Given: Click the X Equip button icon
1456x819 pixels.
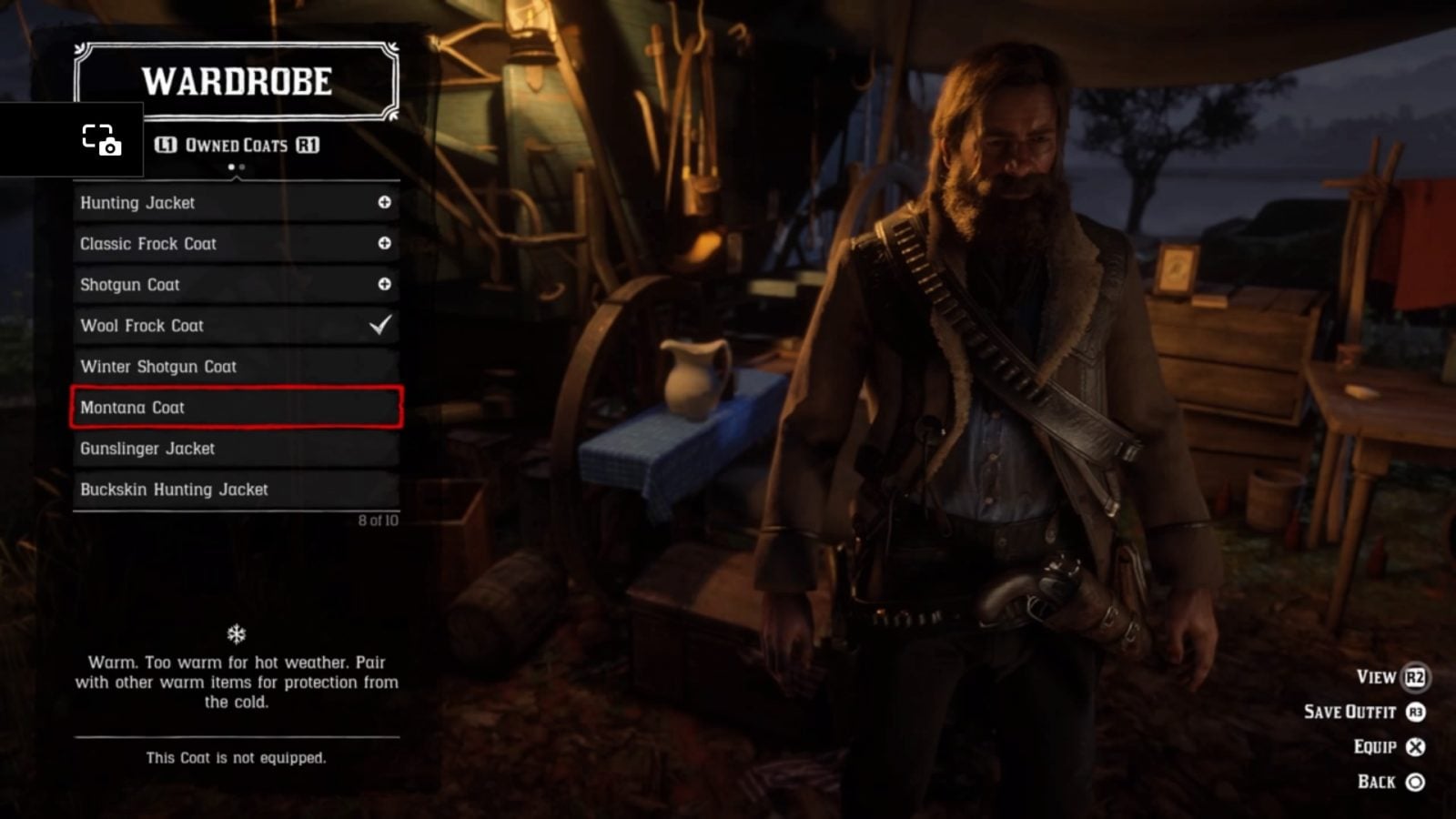Looking at the screenshot, I should (1415, 746).
